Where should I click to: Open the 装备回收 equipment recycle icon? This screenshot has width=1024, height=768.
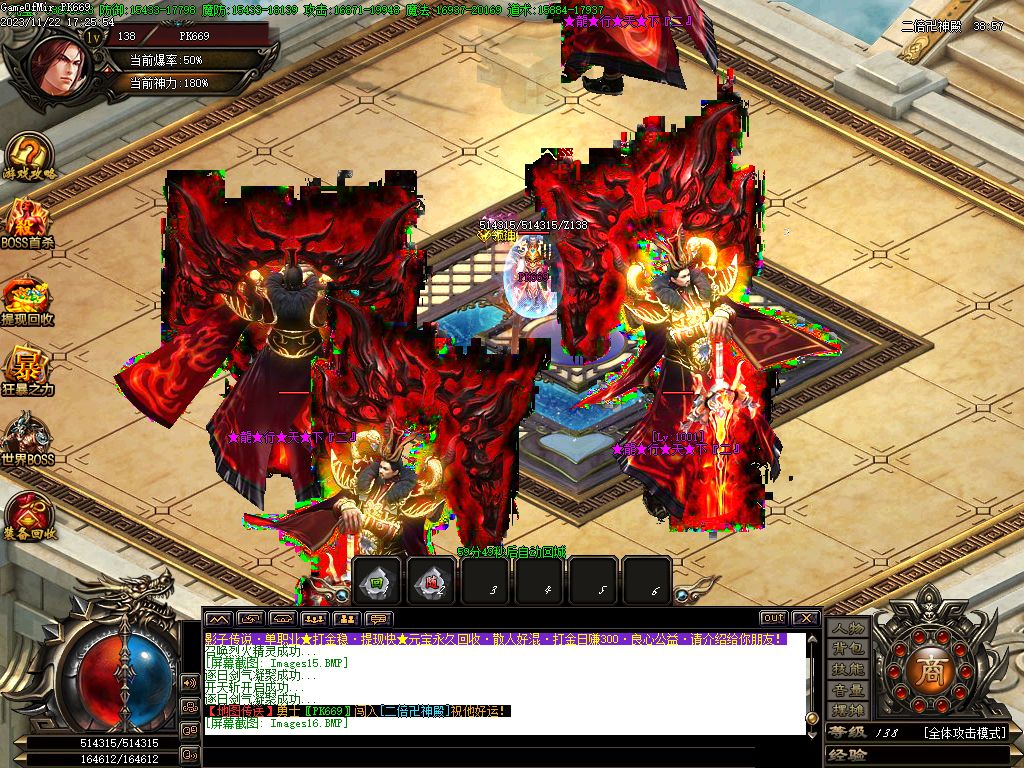click(x=29, y=512)
